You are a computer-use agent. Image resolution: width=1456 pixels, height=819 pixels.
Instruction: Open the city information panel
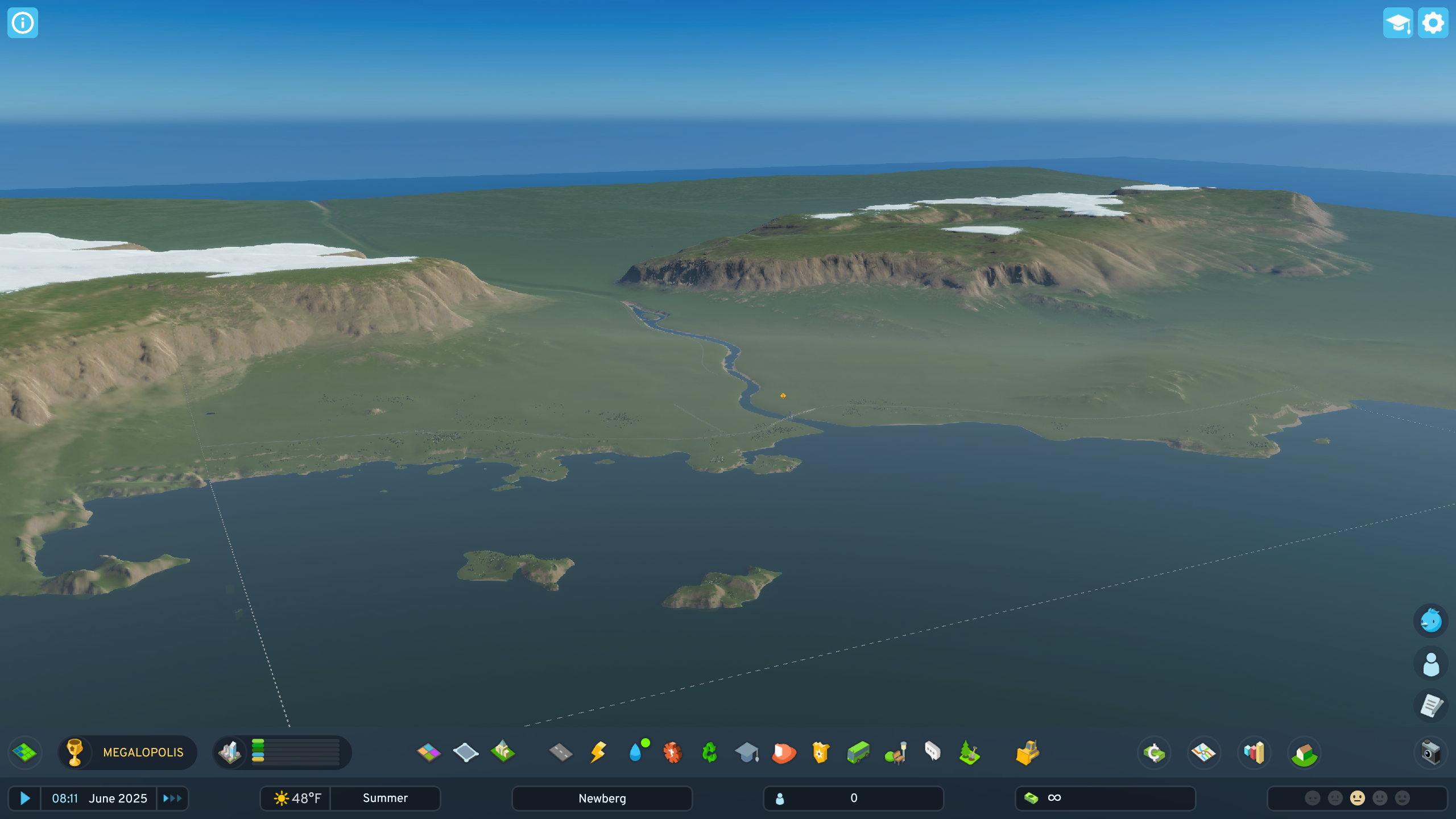[x=23, y=23]
